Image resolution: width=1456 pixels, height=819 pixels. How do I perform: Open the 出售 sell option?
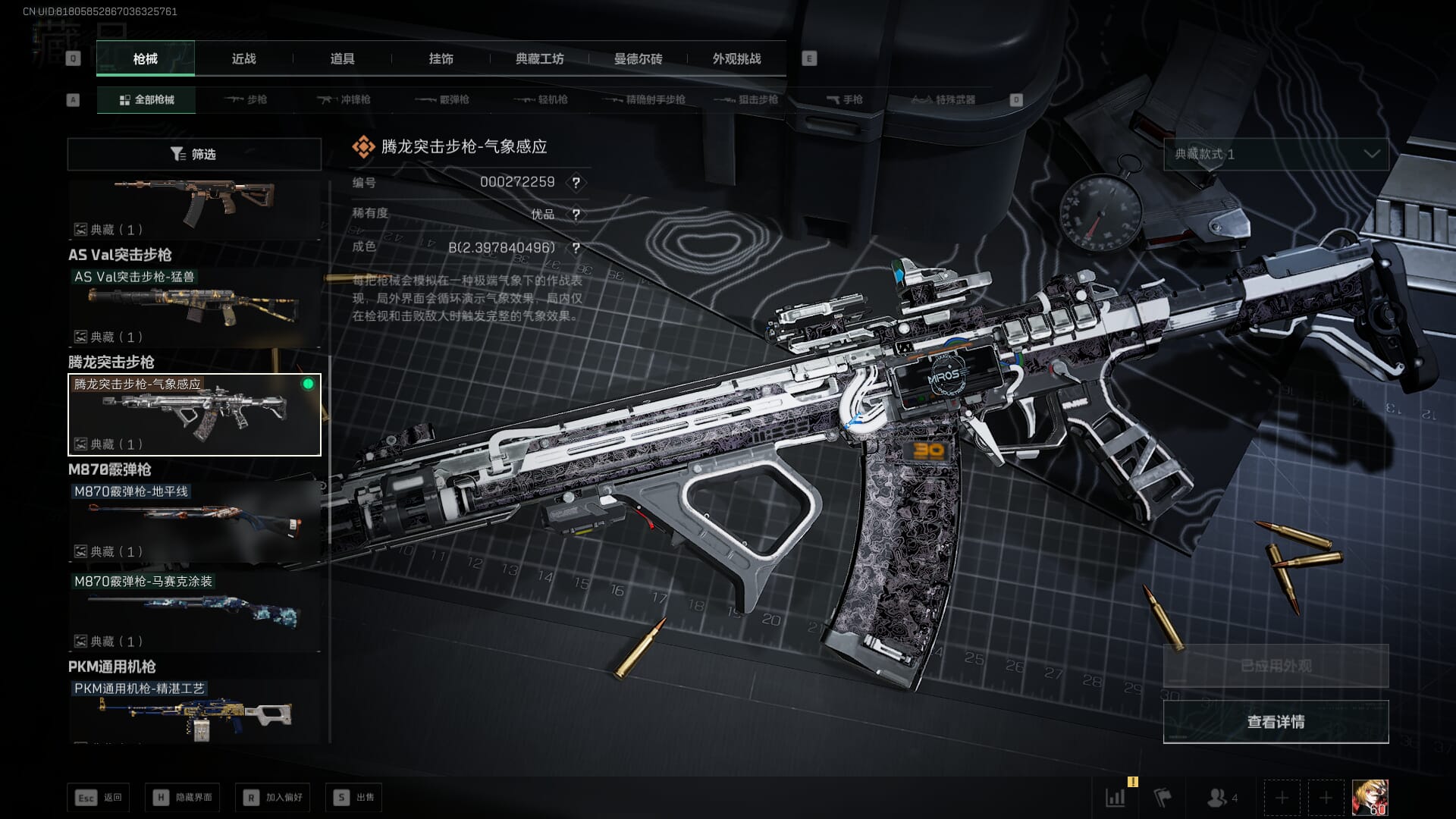tap(354, 797)
